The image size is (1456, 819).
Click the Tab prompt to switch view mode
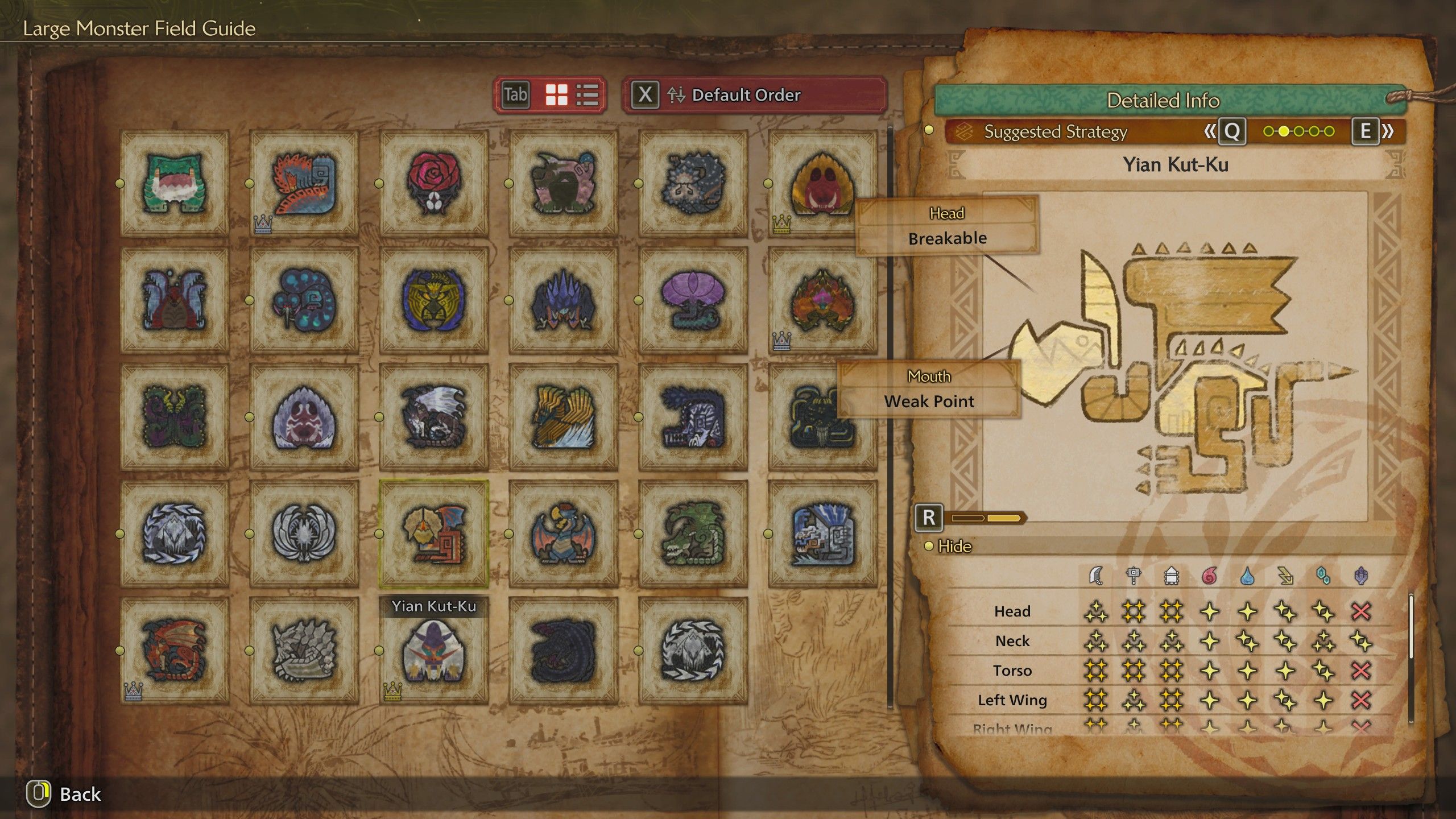516,96
